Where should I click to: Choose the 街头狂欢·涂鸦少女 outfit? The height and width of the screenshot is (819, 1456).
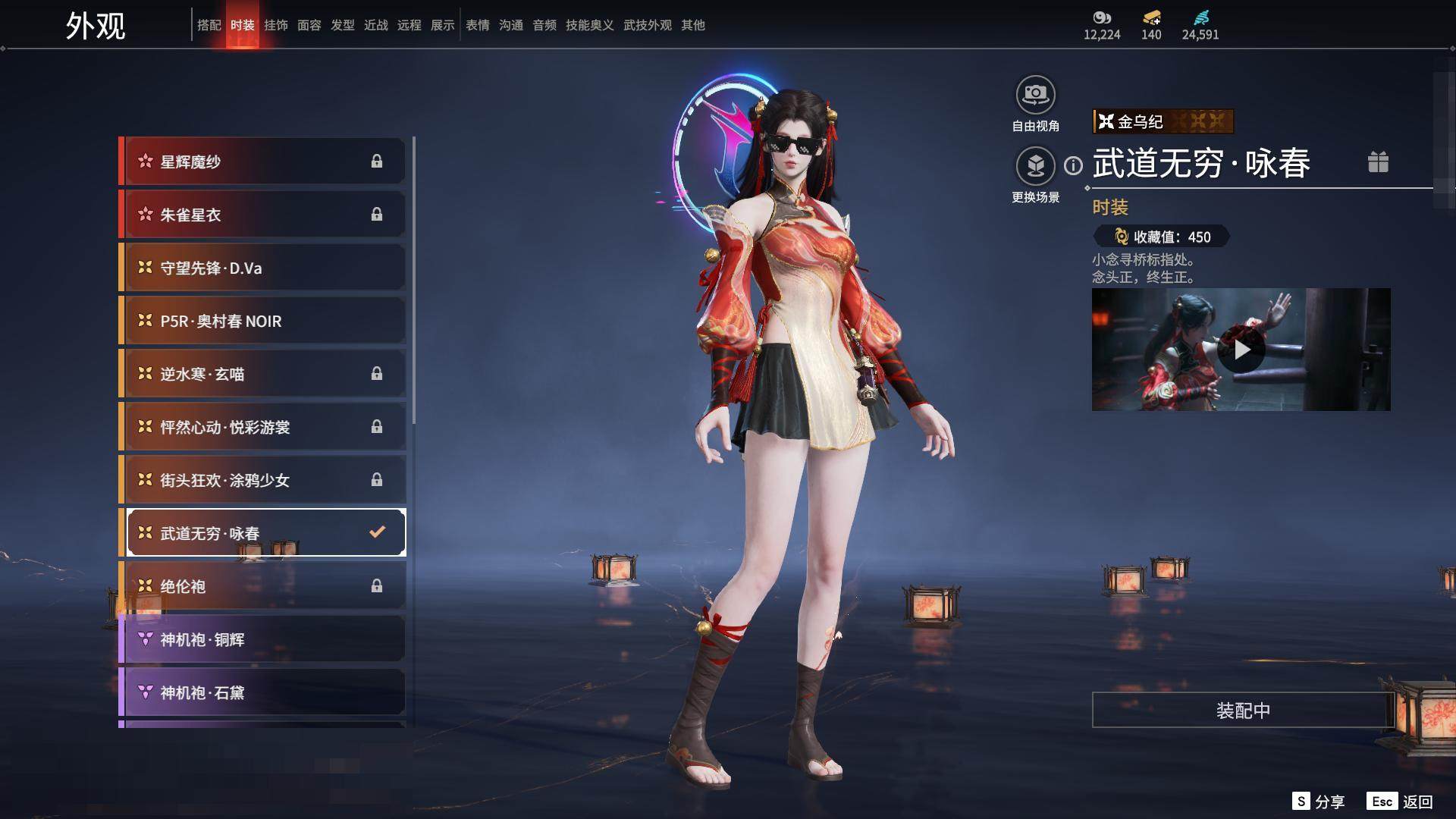pos(262,480)
